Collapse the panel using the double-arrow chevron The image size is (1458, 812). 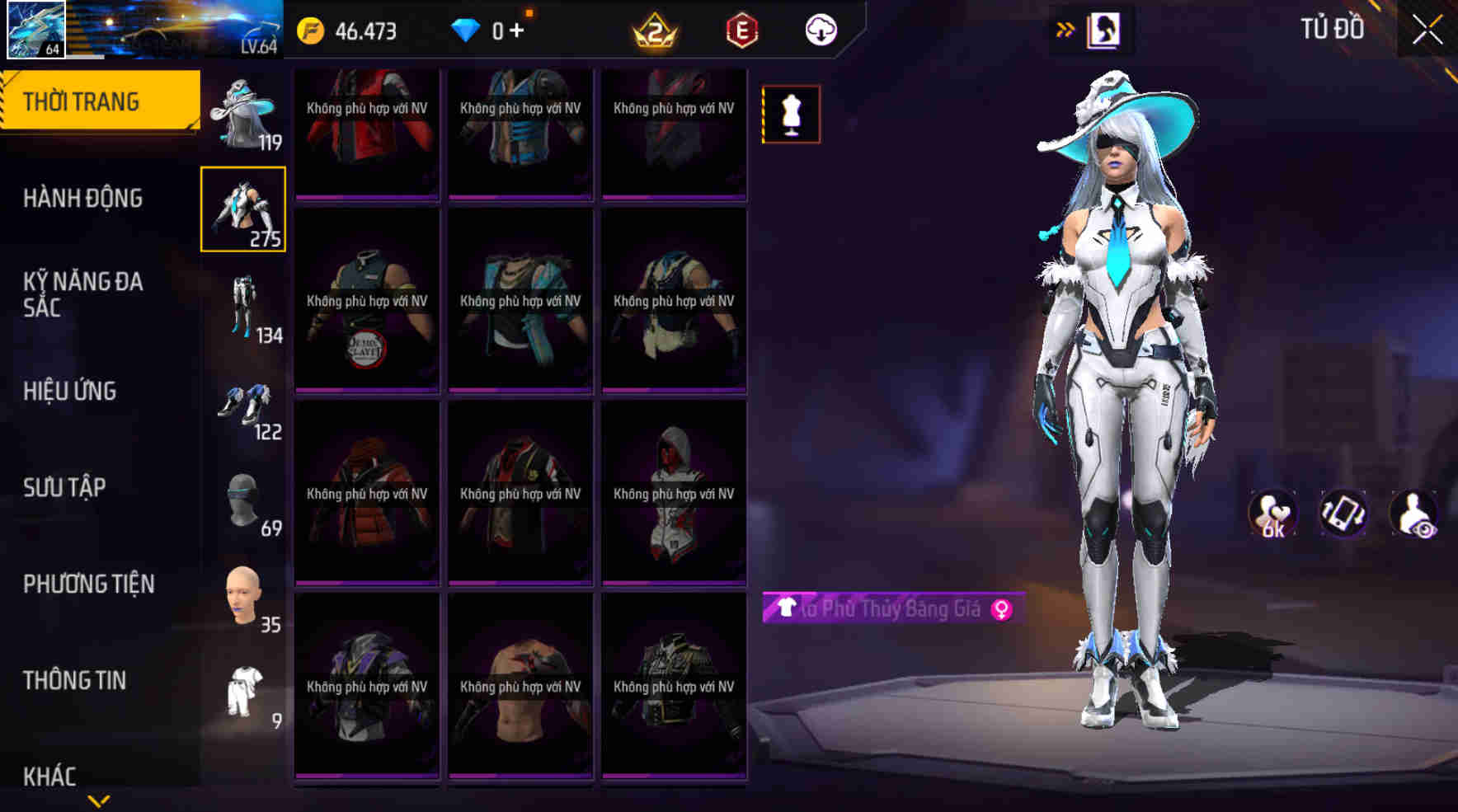pyautogui.click(x=1065, y=26)
